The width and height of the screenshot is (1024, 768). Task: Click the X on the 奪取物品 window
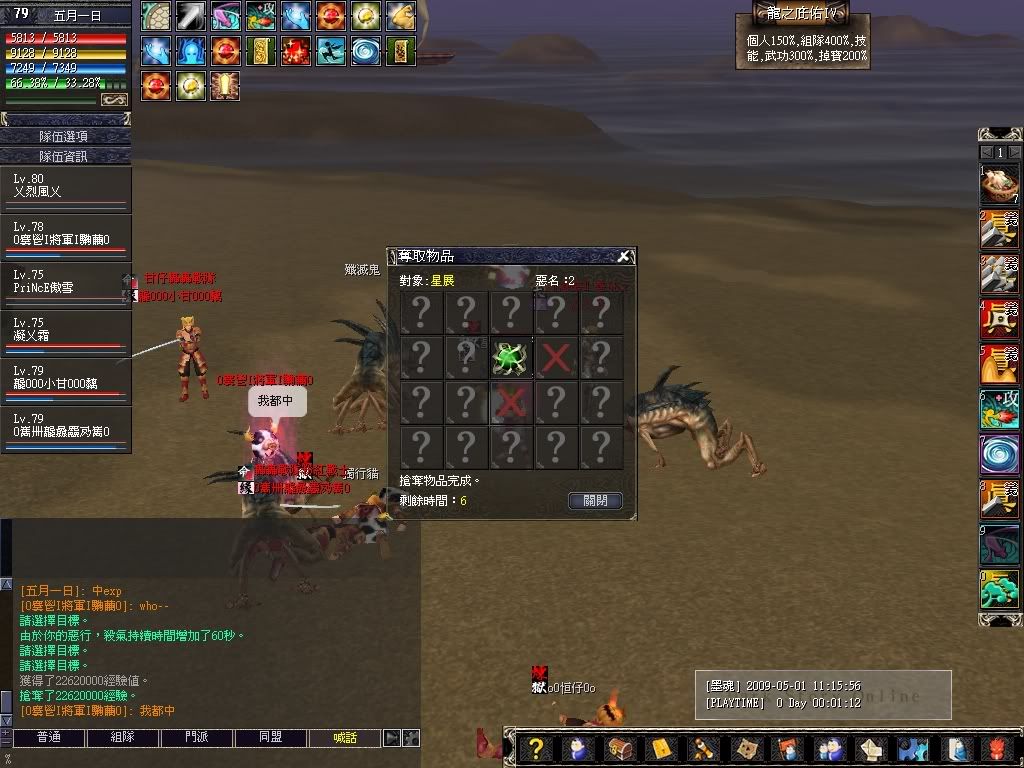pos(623,256)
